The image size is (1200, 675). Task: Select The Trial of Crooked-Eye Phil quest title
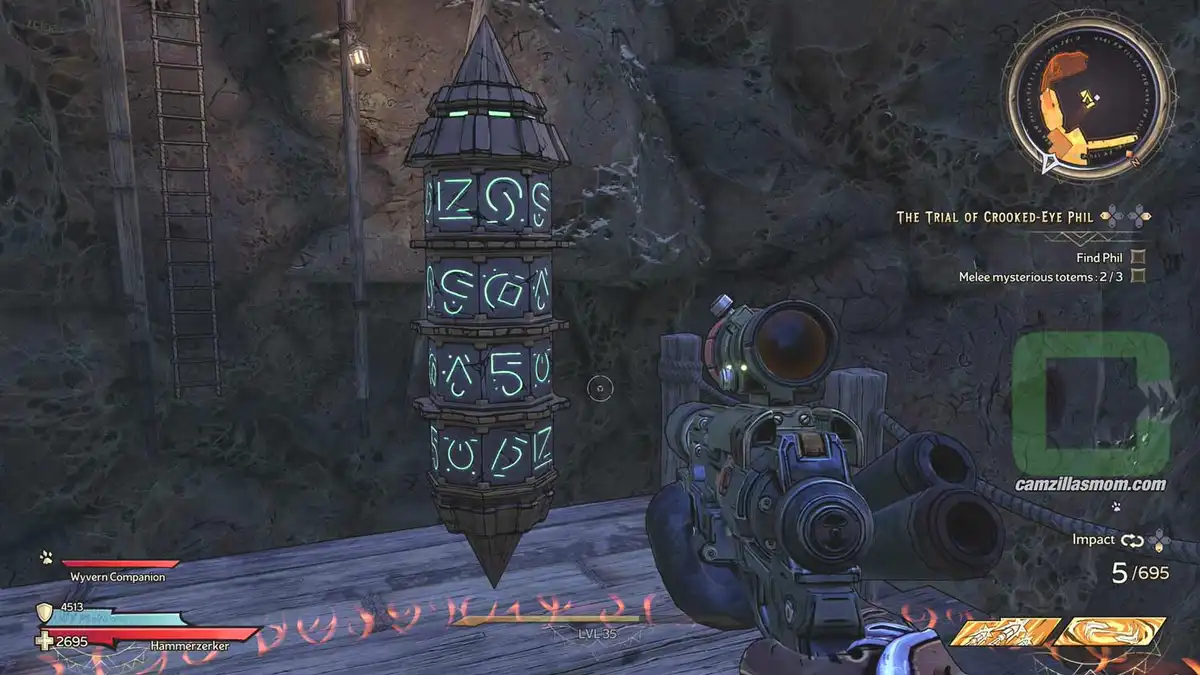coord(997,216)
